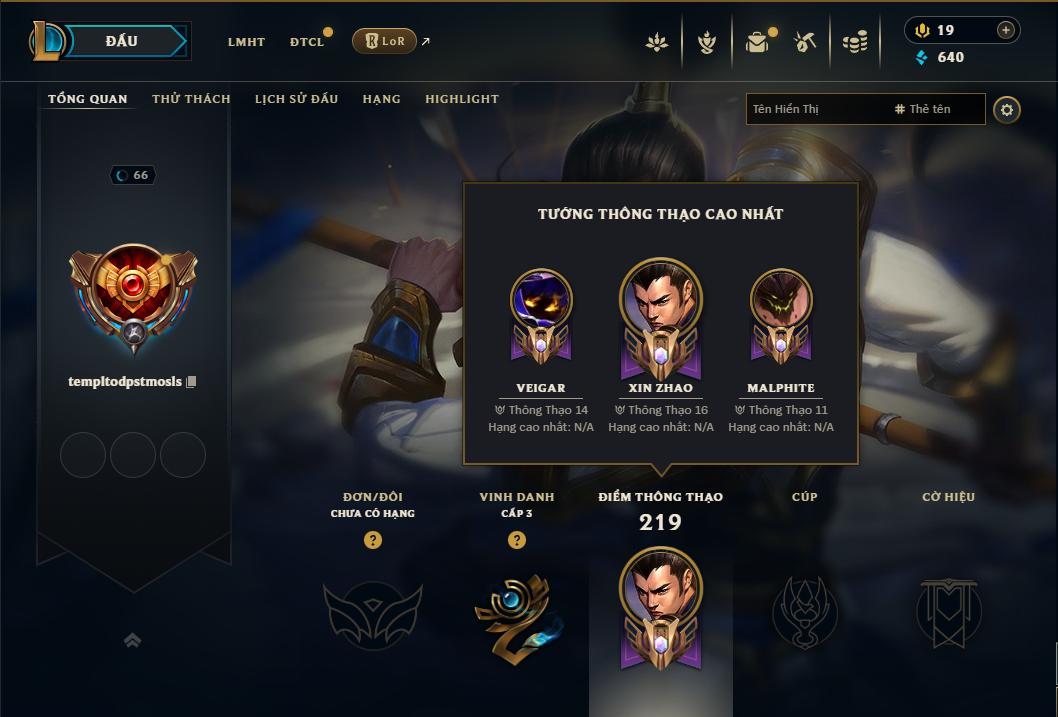Open the store coins icon
The image size is (1058, 717).
click(854, 42)
